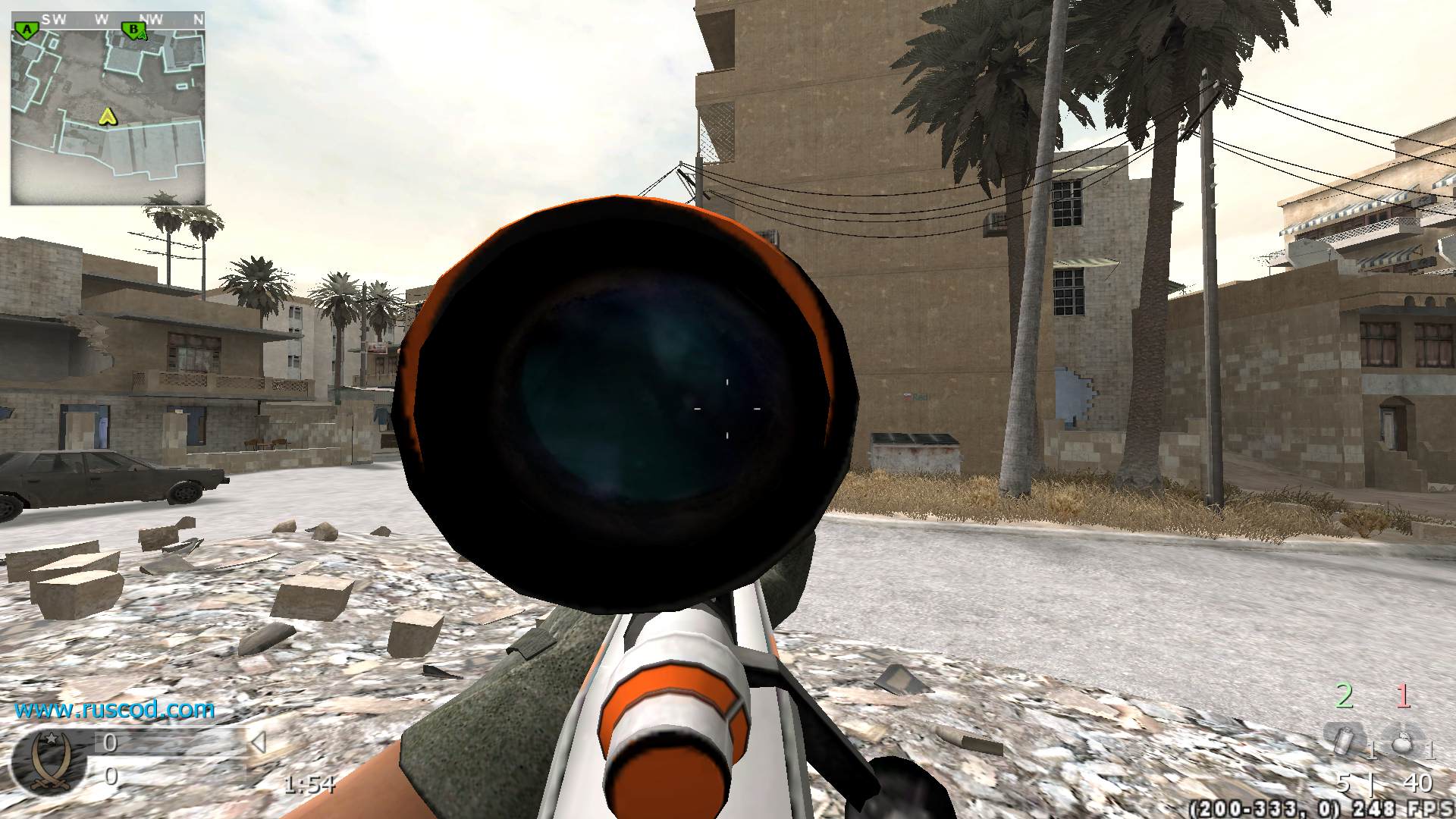Viewport: 1456px width, 819px height.
Task: Select objective marker B on the minimap
Action: (133, 31)
